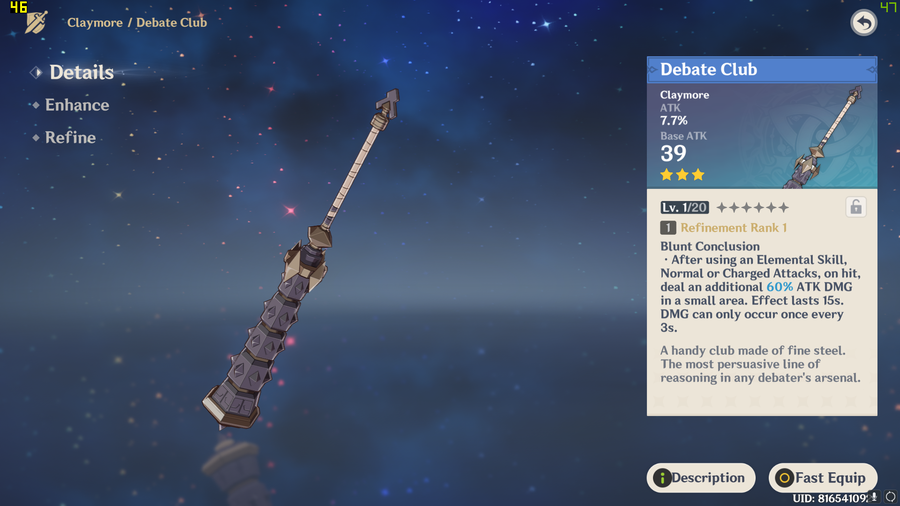Select the Refine tab
This screenshot has height=506, width=900.
click(x=70, y=138)
